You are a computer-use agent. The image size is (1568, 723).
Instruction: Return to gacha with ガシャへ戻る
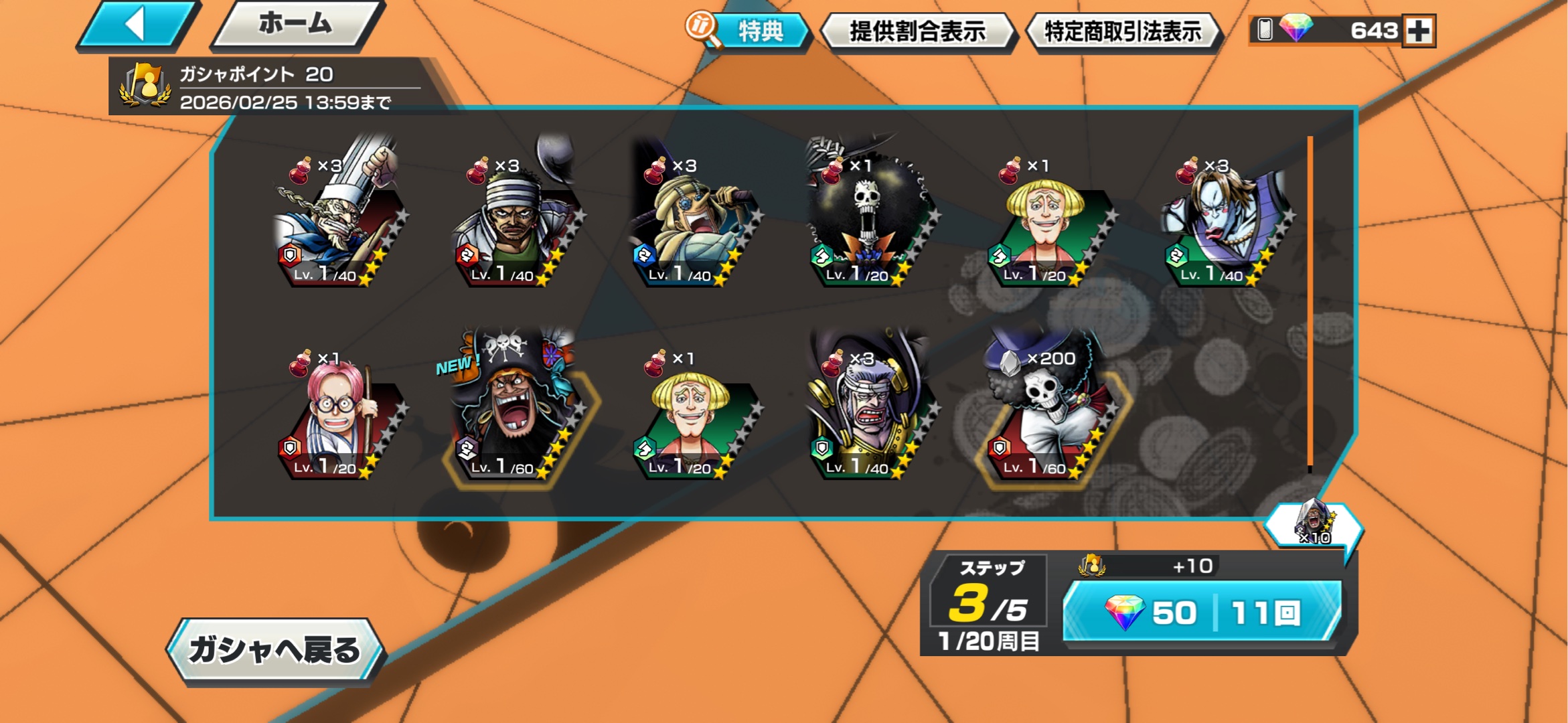[275, 650]
